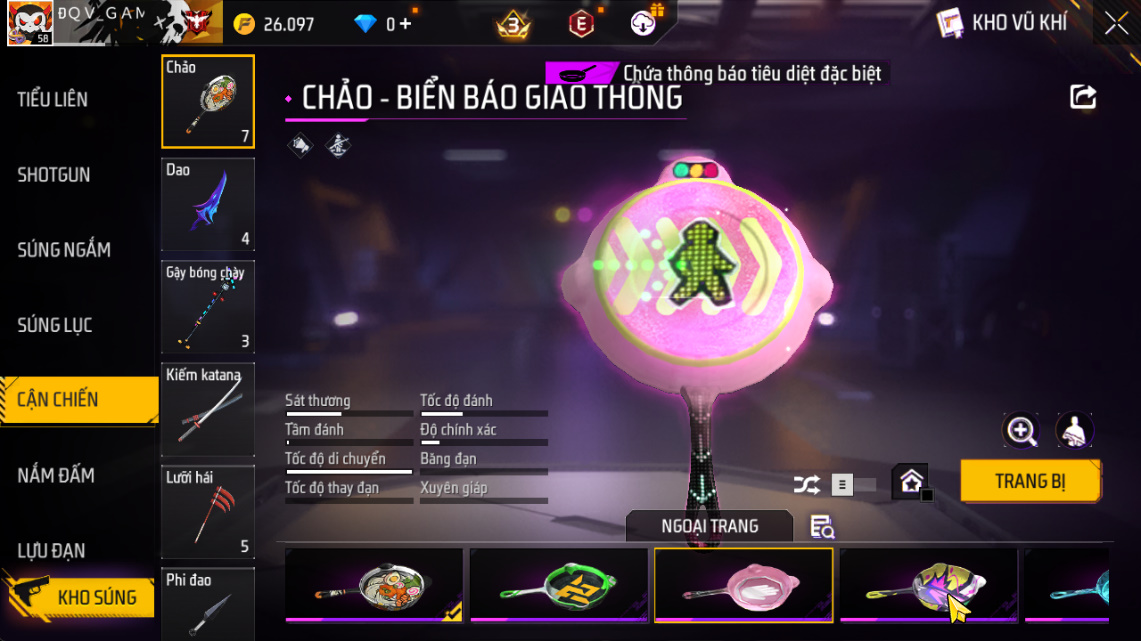Image resolution: width=1141 pixels, height=641 pixels.
Task: Show the NẮM ĐẤM category
Action: 56,475
